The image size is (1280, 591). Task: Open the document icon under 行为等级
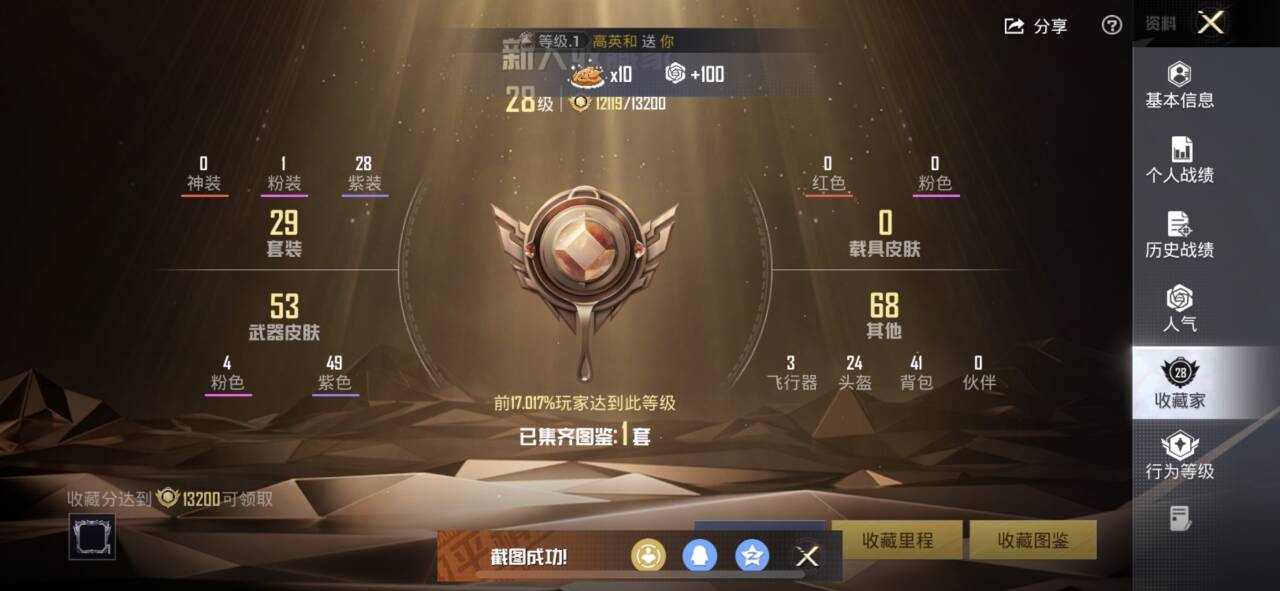point(1180,518)
